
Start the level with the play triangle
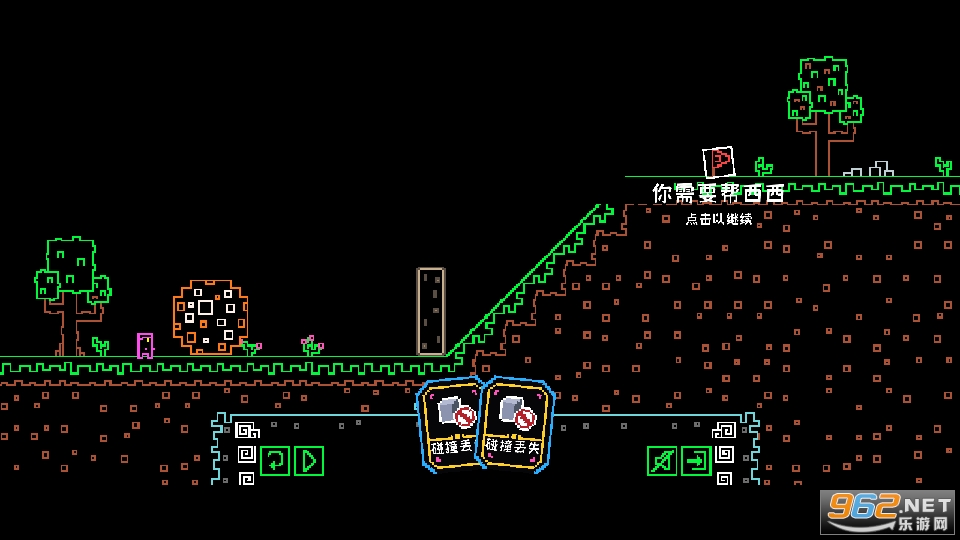309,461
